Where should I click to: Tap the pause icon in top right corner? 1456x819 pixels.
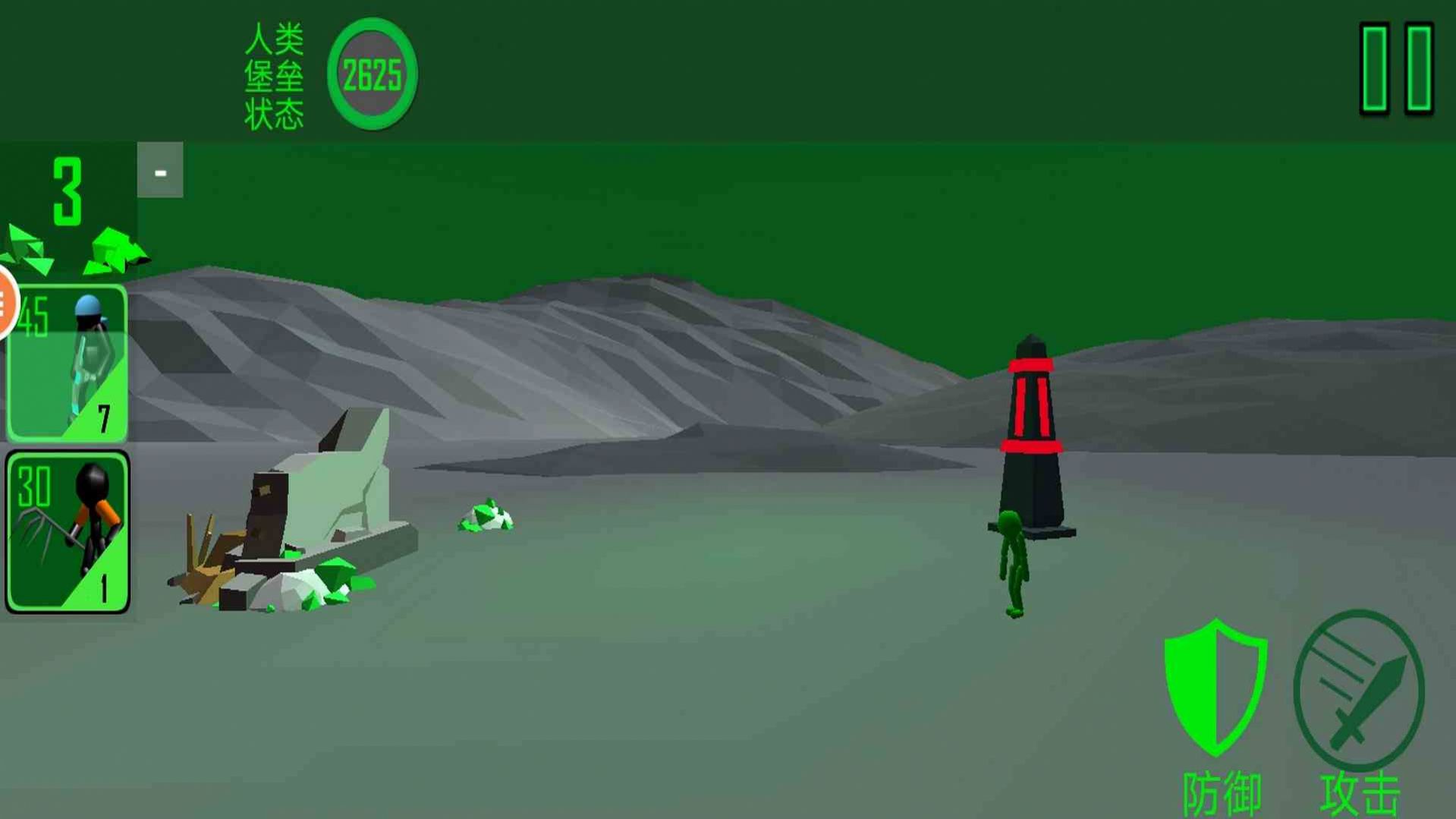[x=1395, y=68]
